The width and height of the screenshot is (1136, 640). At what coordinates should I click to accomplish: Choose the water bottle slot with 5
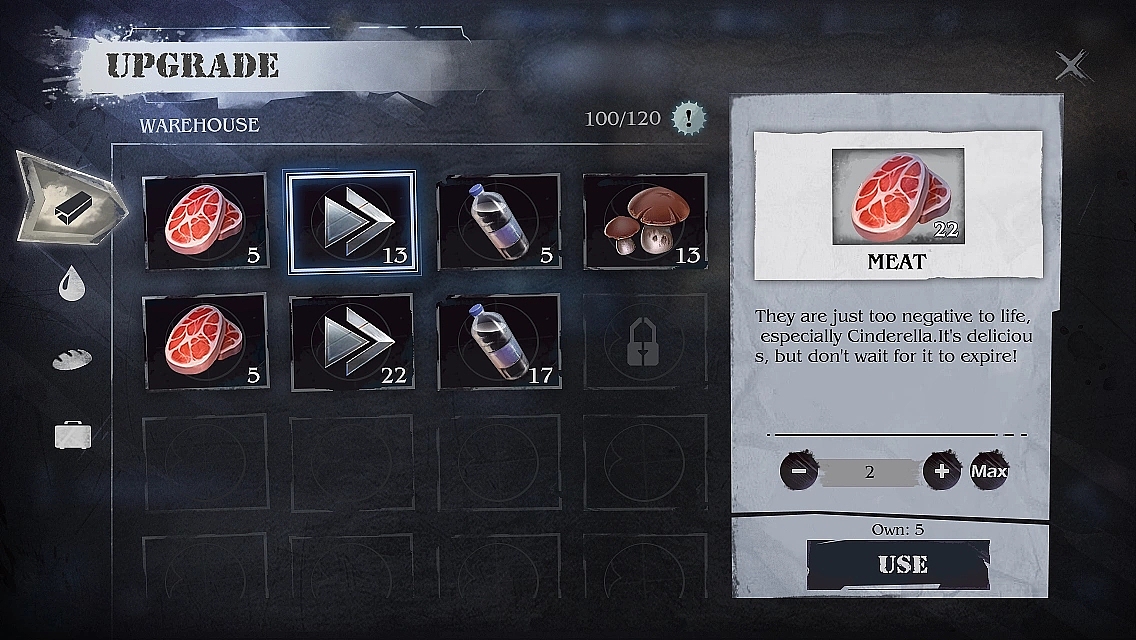pos(499,222)
